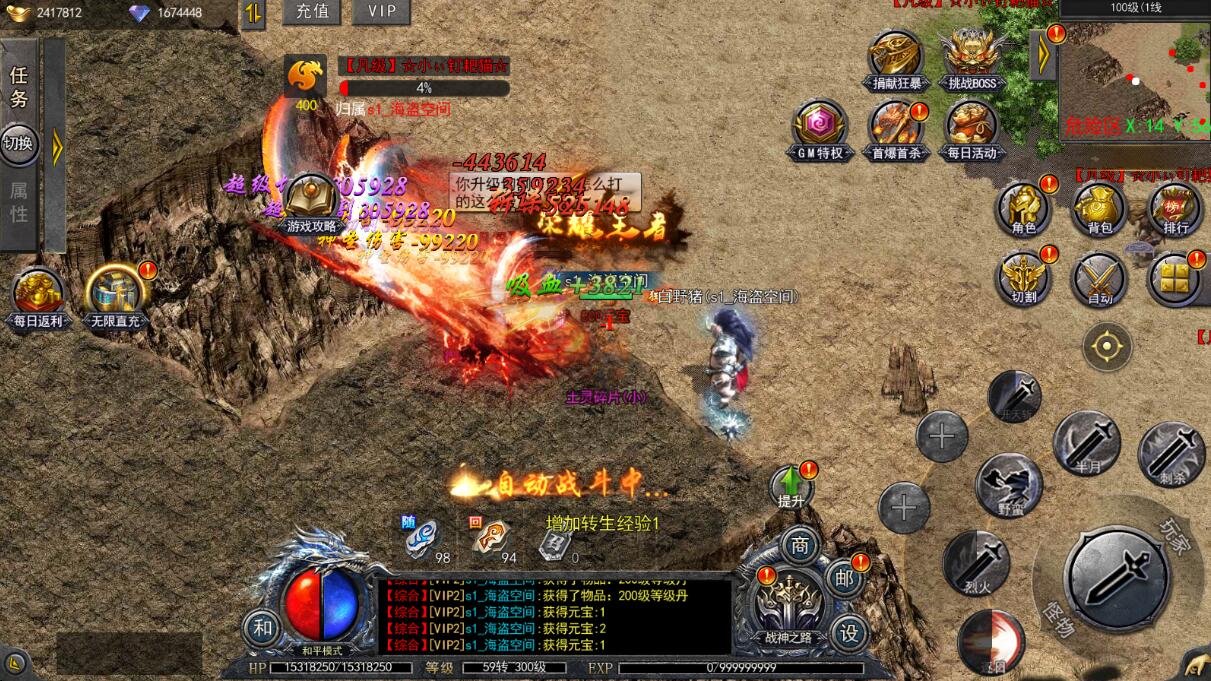Screen dimensions: 1211x681
Task: Activate the 半月 half-moon sword skill
Action: 1086,442
